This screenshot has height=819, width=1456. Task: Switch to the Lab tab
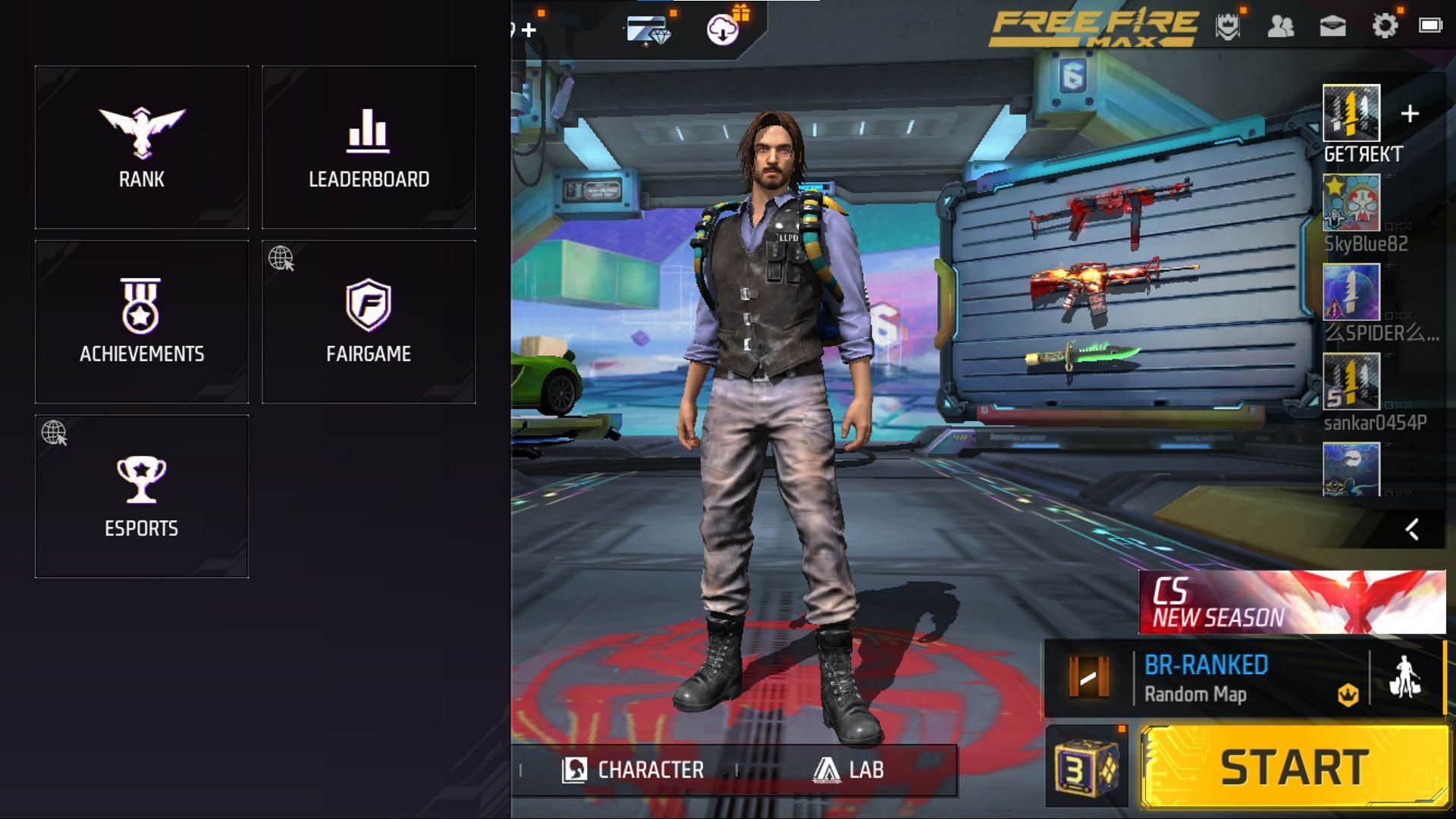(846, 769)
